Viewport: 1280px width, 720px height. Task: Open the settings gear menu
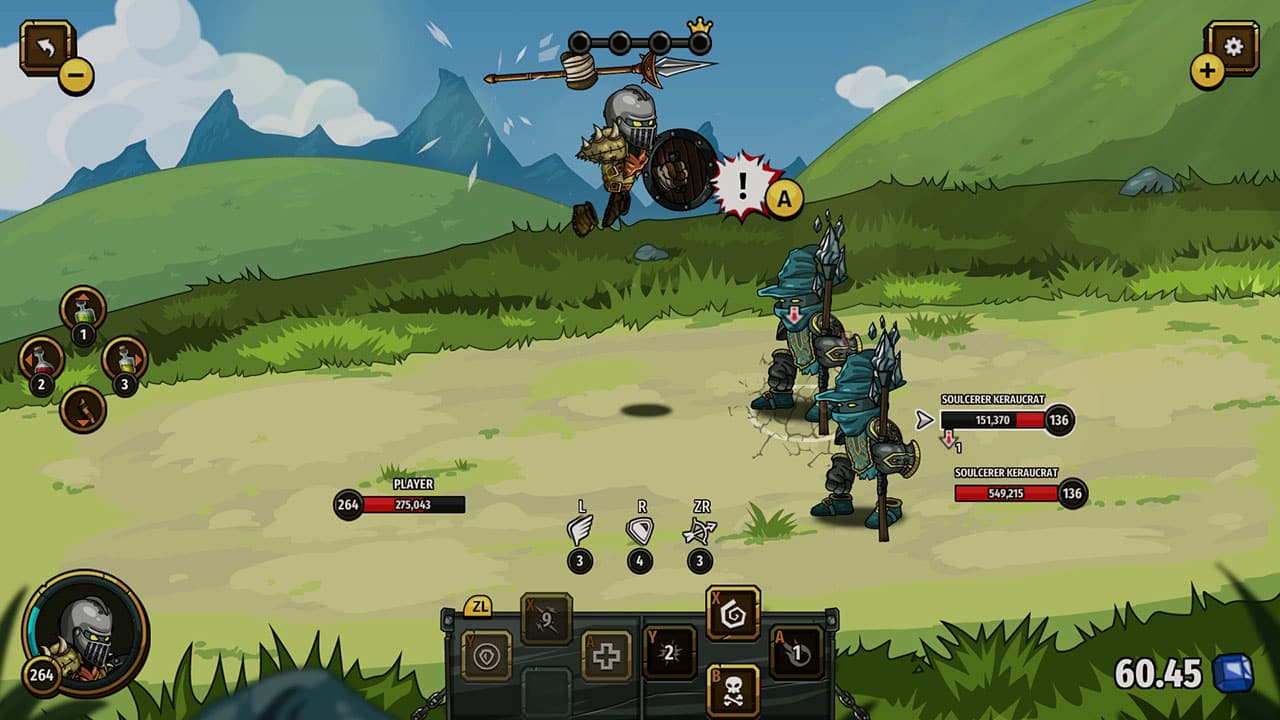pos(1232,46)
